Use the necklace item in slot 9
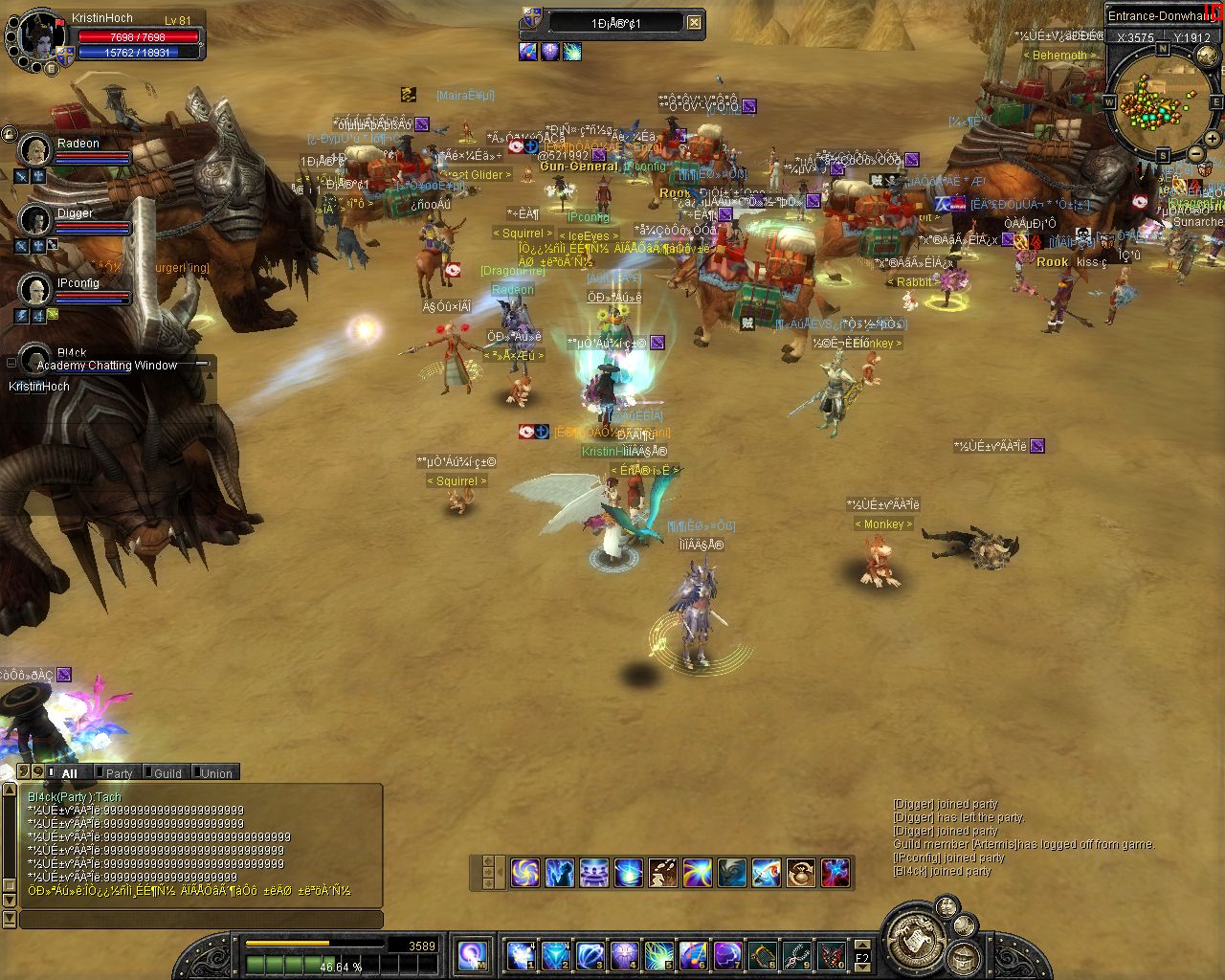The height and width of the screenshot is (980, 1225). (x=797, y=955)
